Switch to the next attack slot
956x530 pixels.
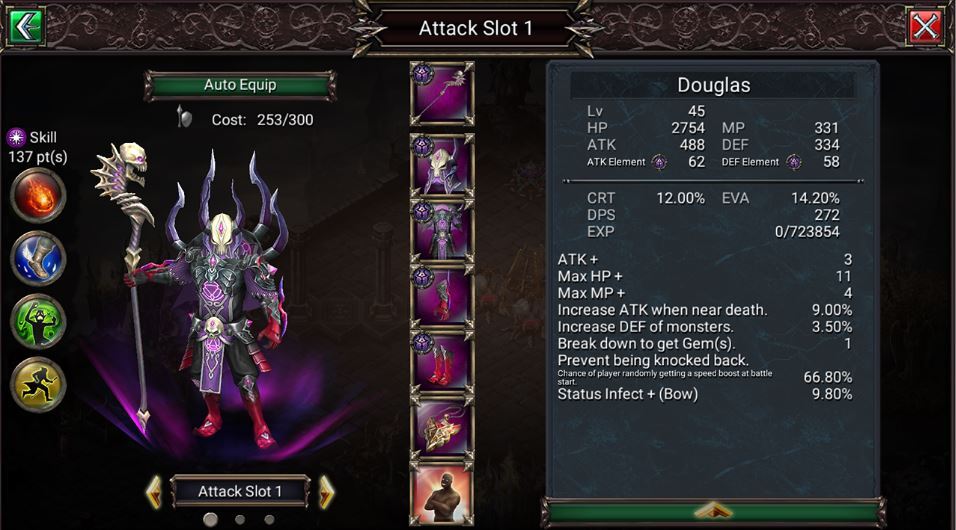click(x=326, y=491)
